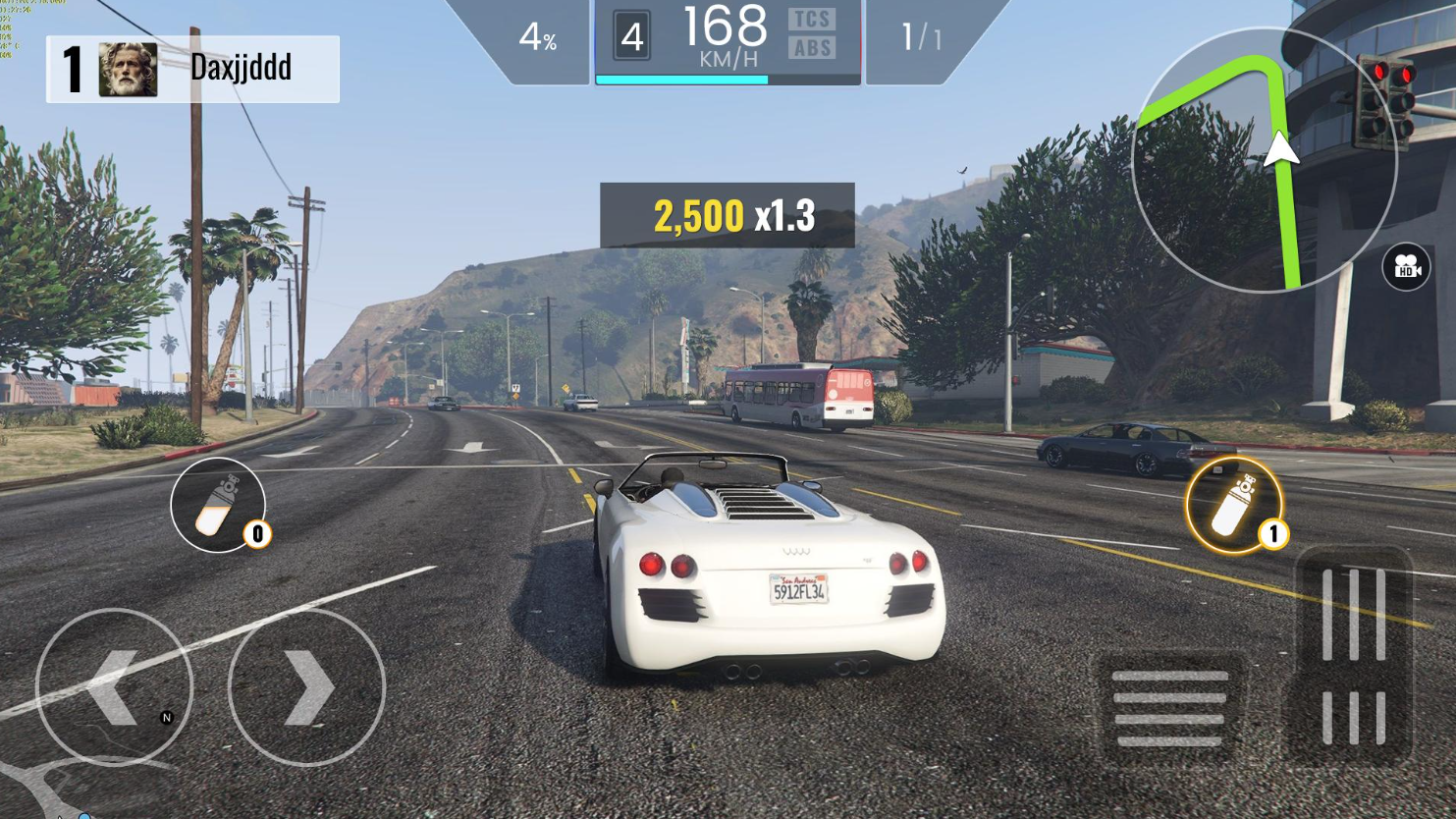Open the circular route minimap

pyautogui.click(x=1263, y=160)
